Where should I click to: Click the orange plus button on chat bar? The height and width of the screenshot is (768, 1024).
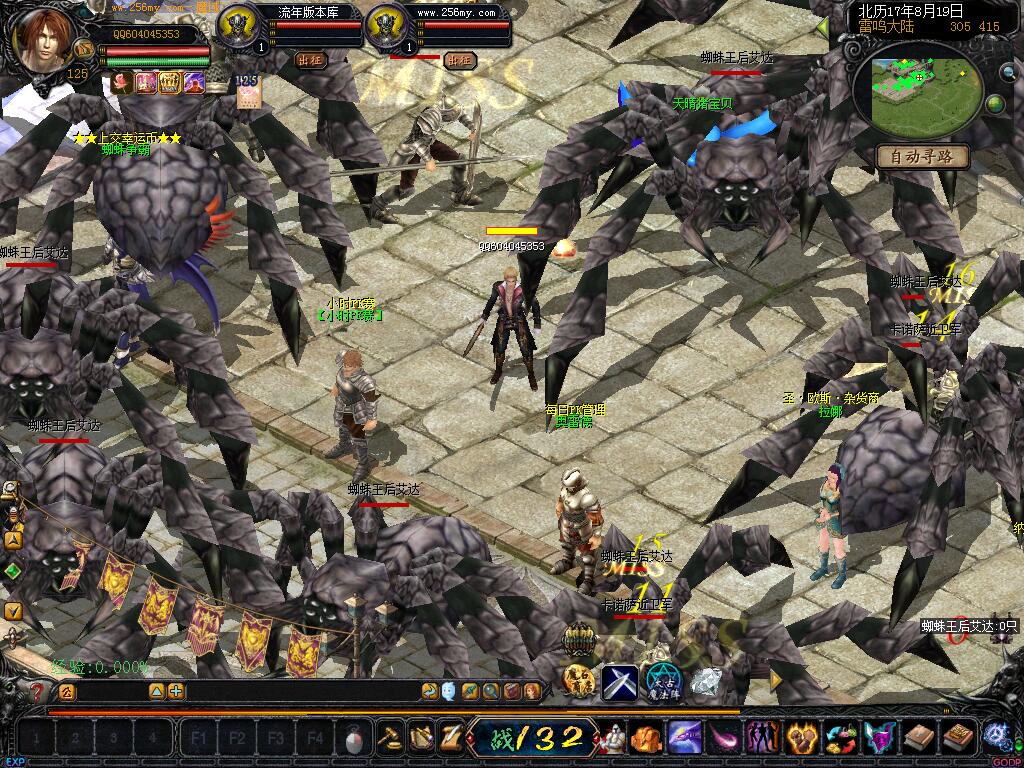pos(176,690)
